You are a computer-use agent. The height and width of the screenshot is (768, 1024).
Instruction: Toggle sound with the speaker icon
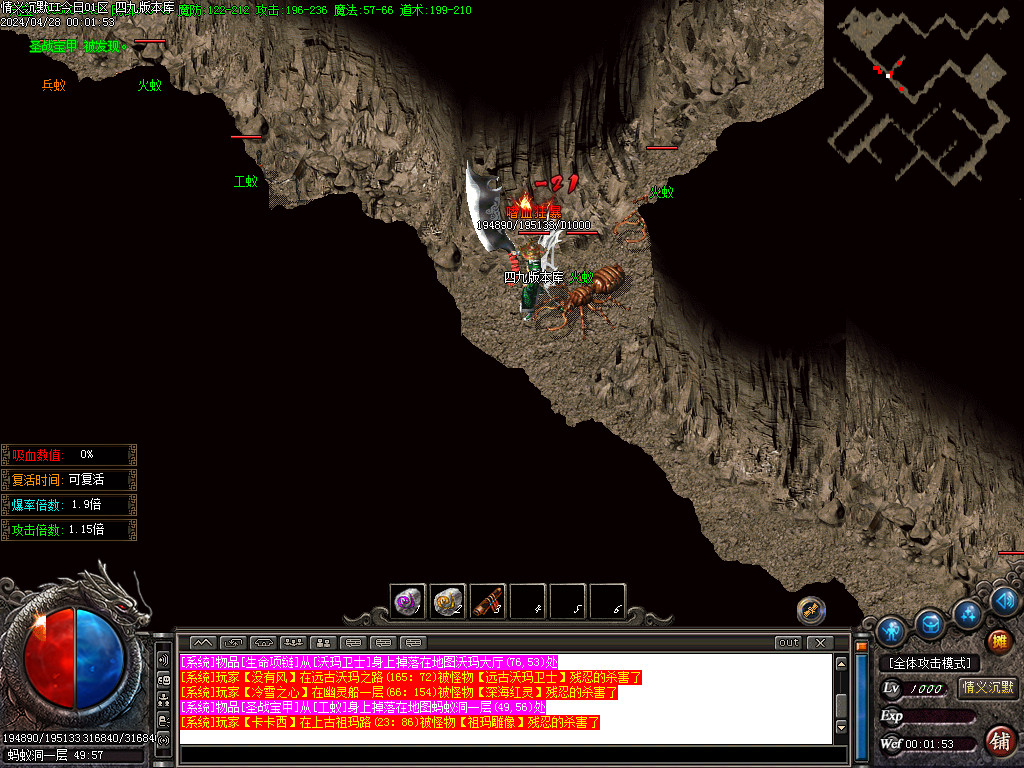point(1005,601)
